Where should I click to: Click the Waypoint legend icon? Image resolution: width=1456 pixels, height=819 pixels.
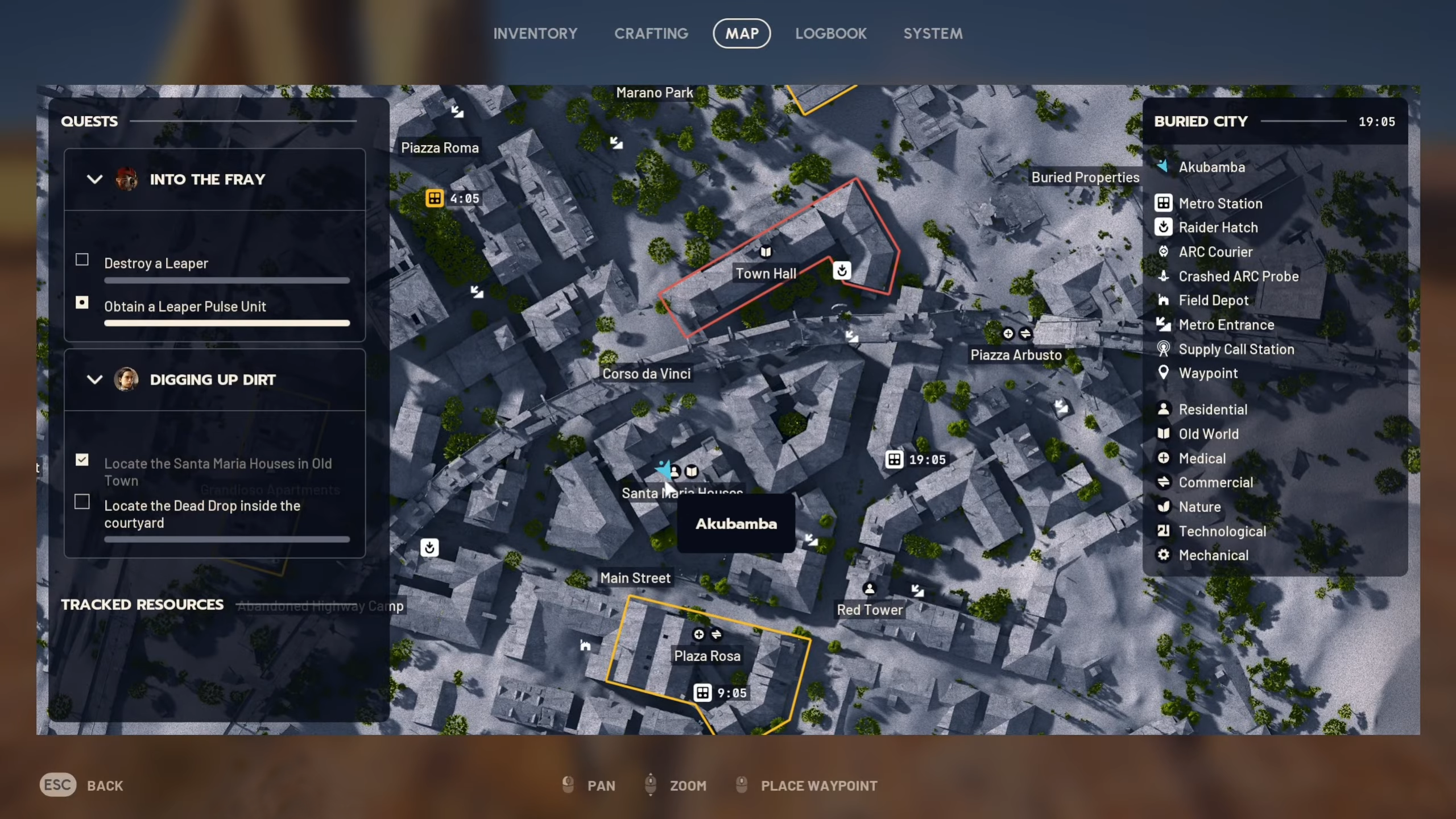1164,373
